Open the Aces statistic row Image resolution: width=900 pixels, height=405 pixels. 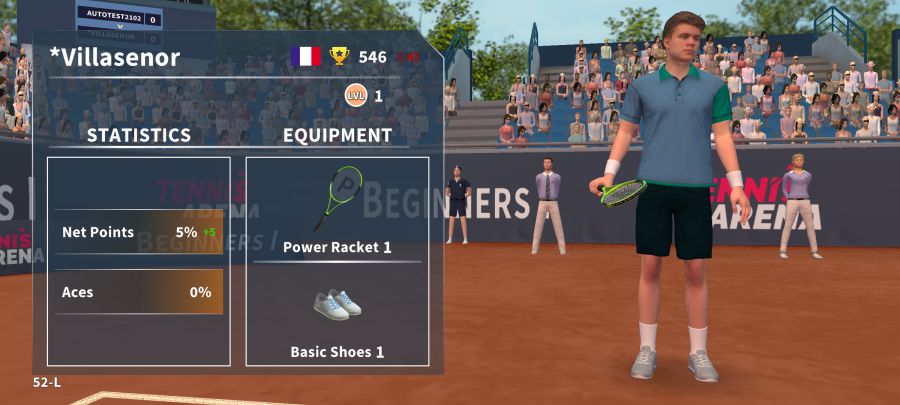138,292
